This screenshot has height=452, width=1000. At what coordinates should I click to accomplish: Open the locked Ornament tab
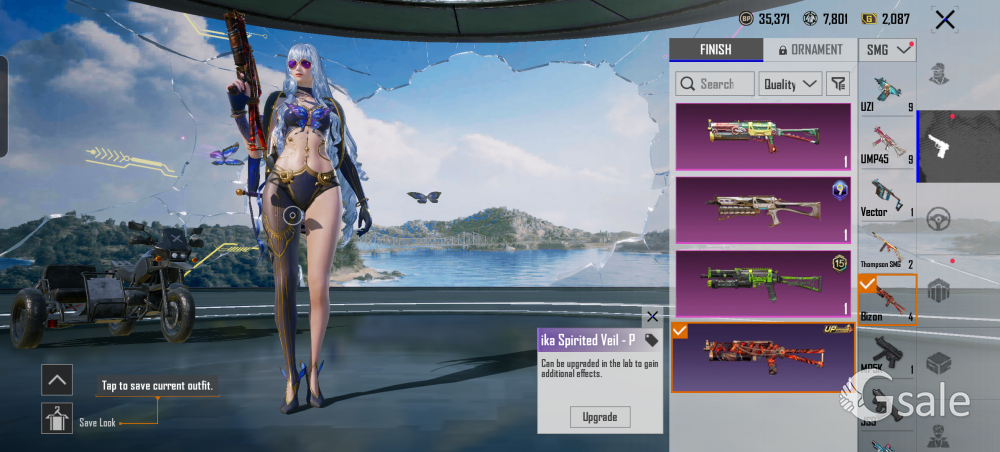point(809,50)
